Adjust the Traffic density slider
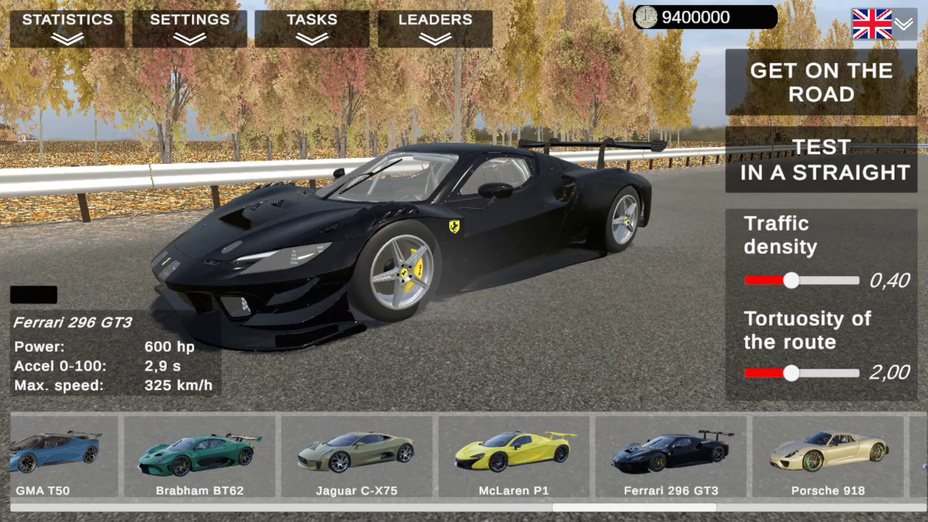 (791, 281)
